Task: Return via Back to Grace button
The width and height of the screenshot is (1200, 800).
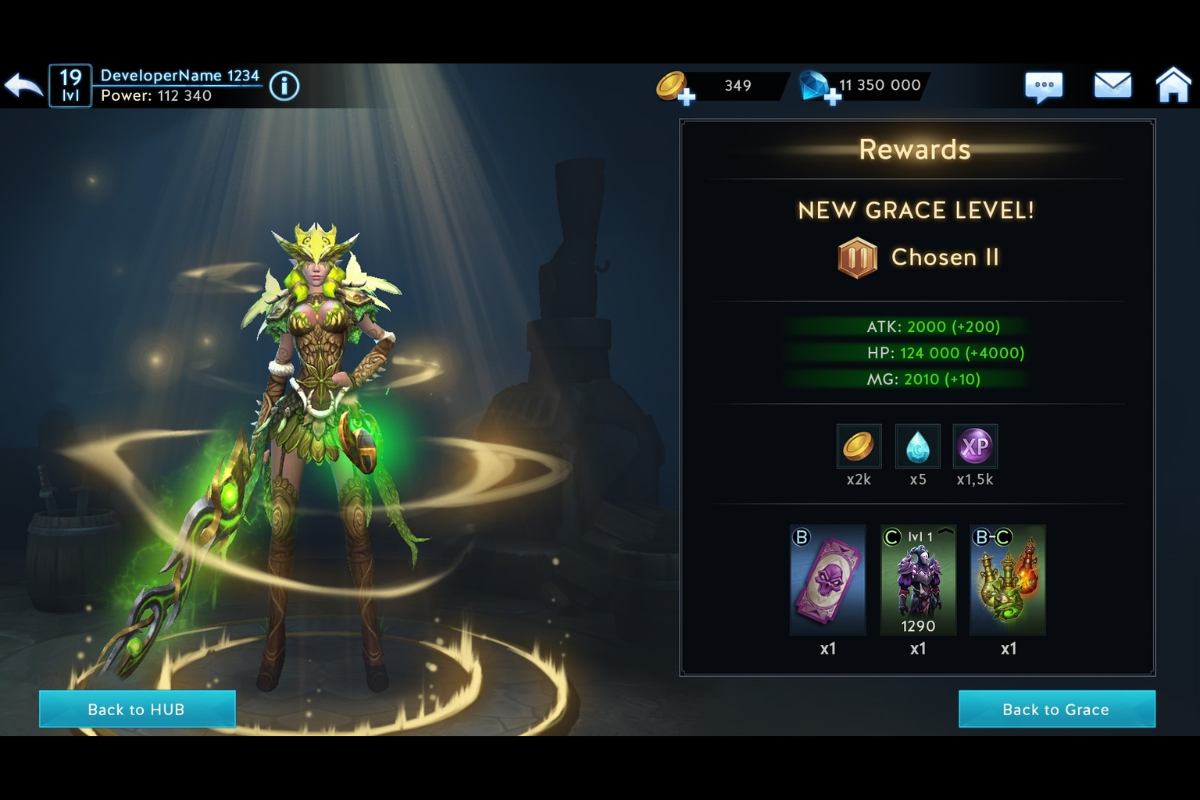Action: 1056,709
